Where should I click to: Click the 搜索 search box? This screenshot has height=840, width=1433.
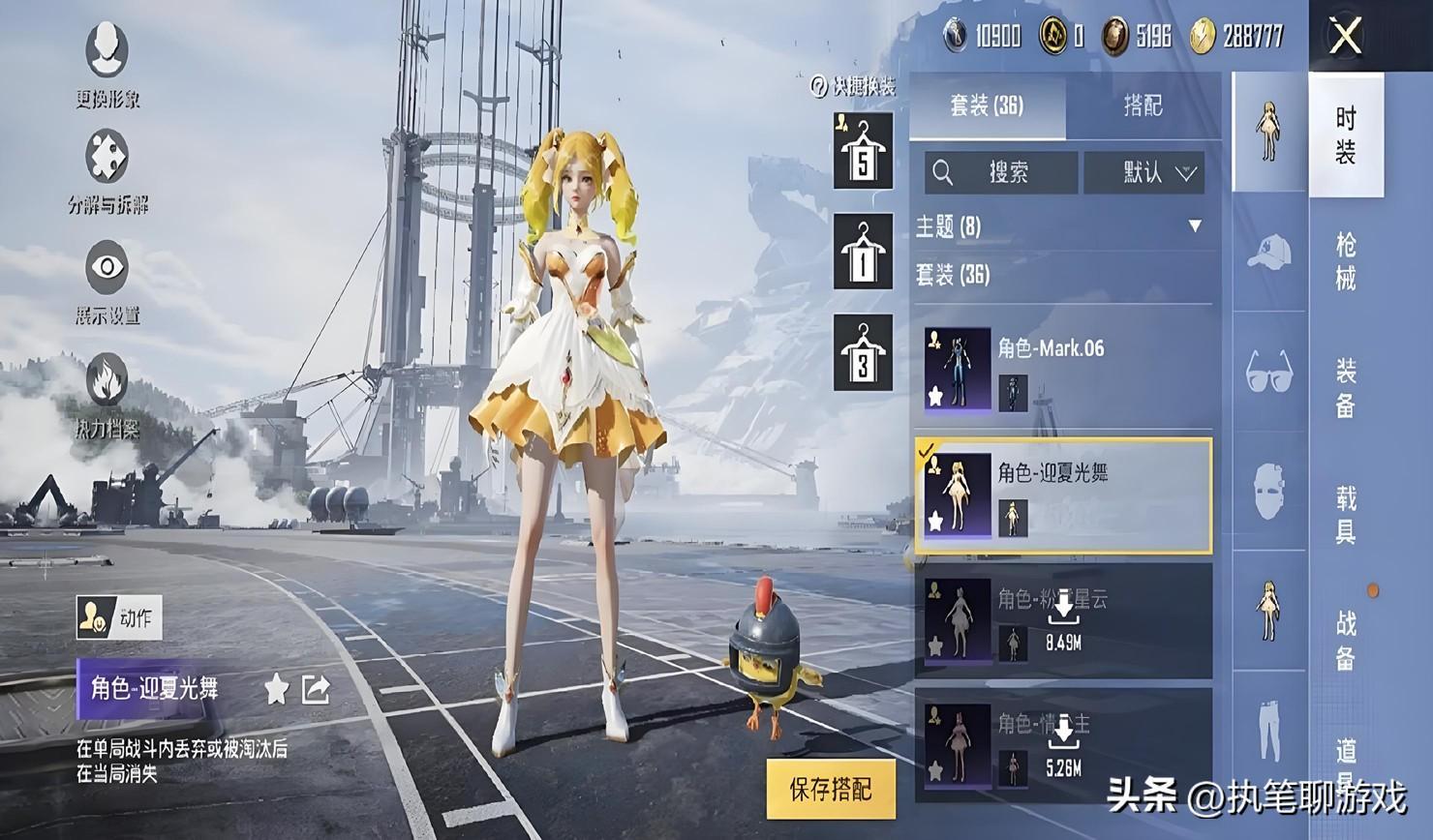click(x=1001, y=173)
